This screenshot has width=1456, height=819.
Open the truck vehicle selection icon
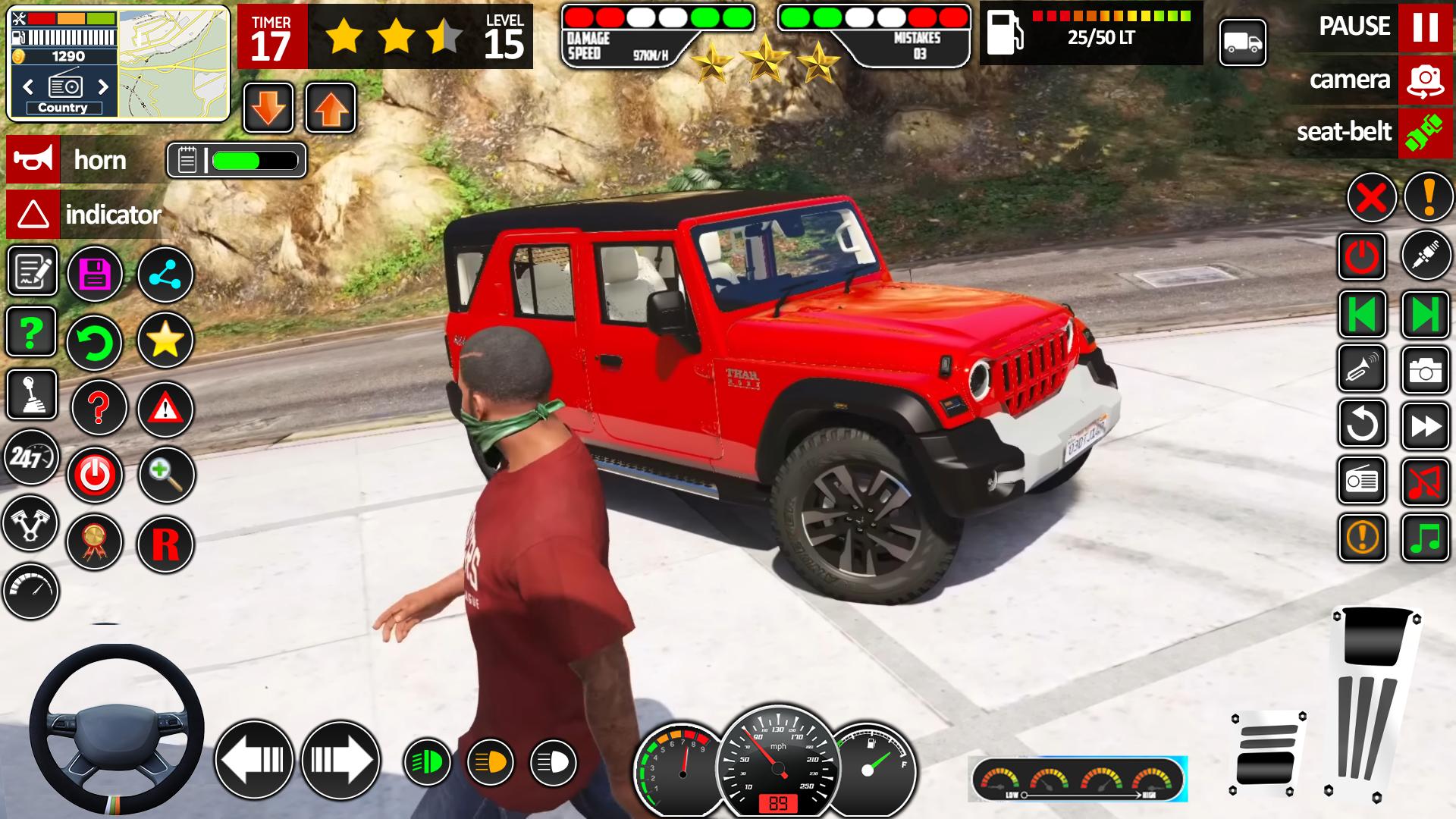(x=1242, y=43)
